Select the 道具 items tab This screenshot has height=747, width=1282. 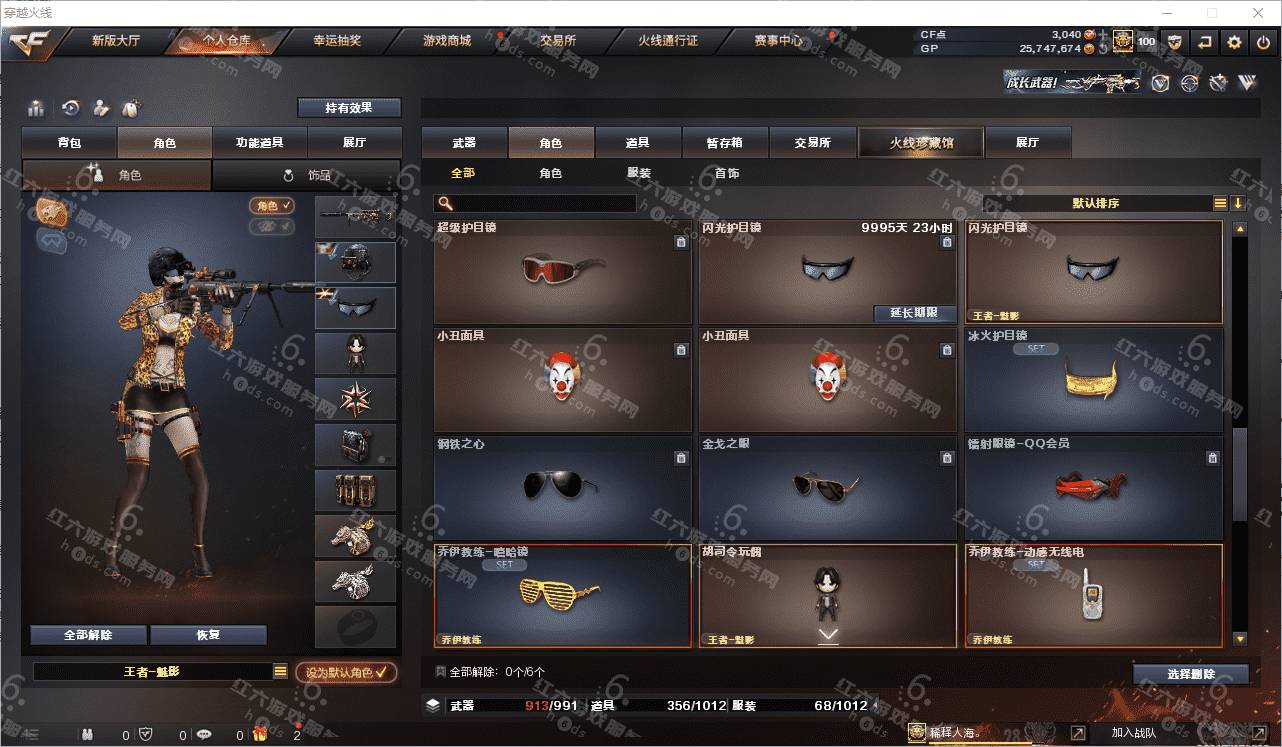(x=637, y=143)
